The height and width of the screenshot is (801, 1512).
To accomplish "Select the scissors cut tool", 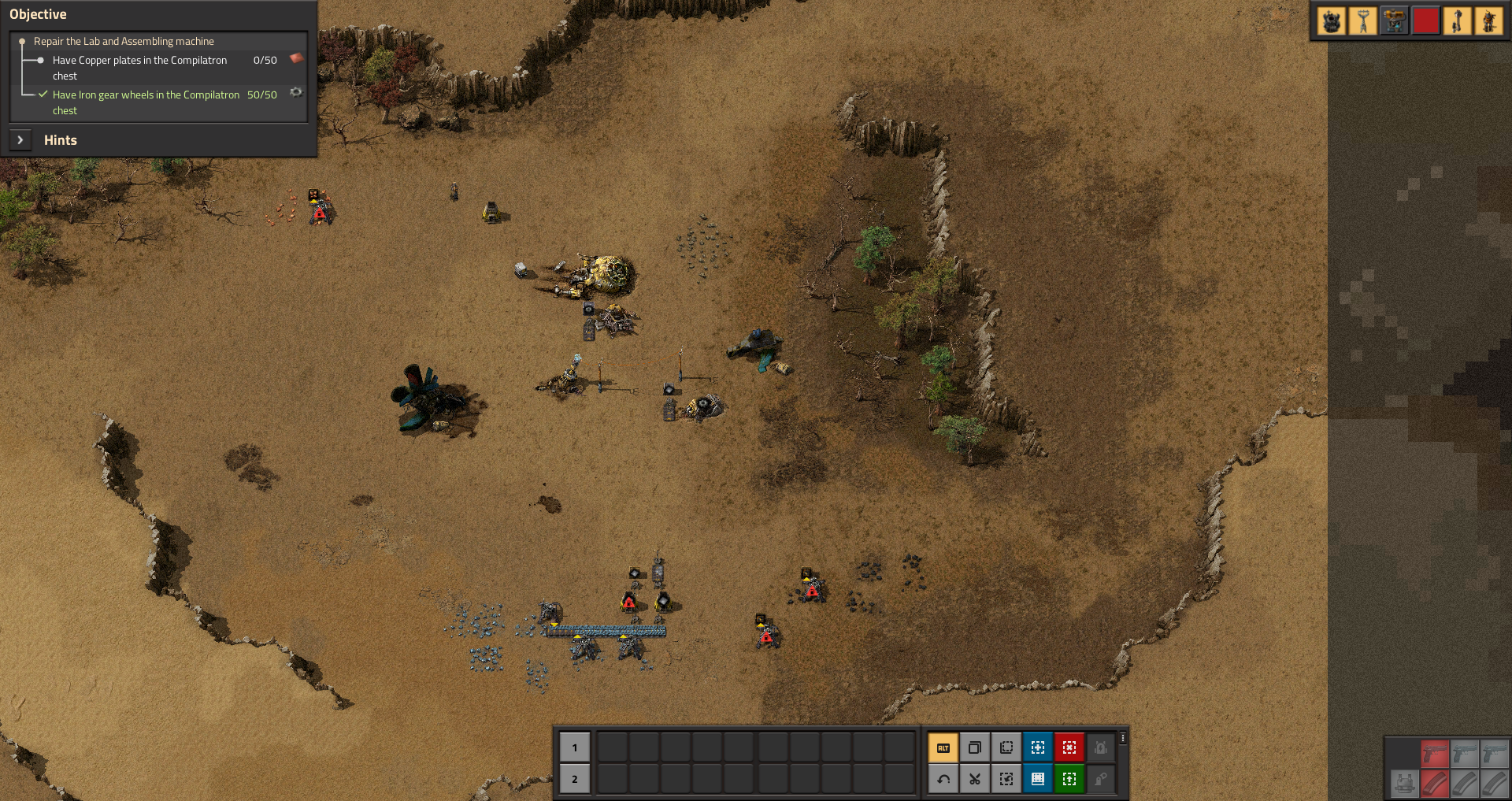I will [x=975, y=779].
